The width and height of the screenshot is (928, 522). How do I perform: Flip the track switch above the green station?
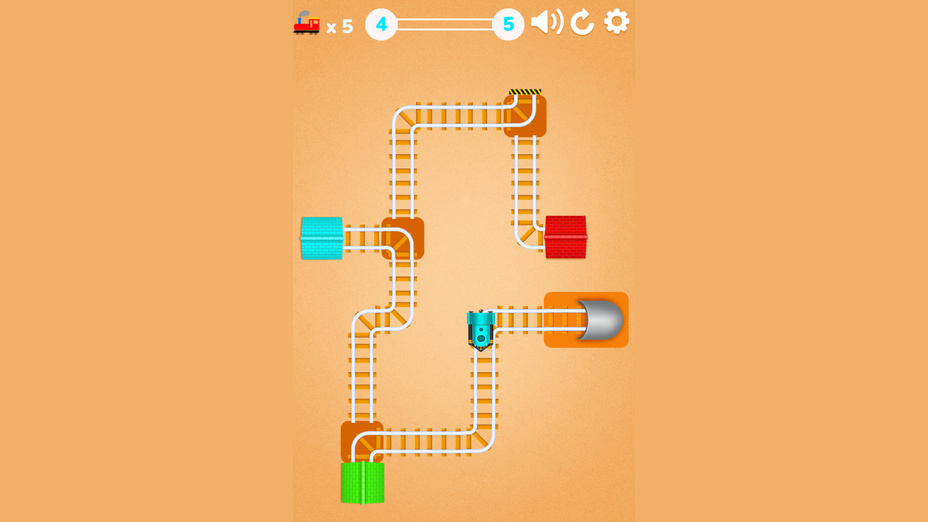point(361,441)
